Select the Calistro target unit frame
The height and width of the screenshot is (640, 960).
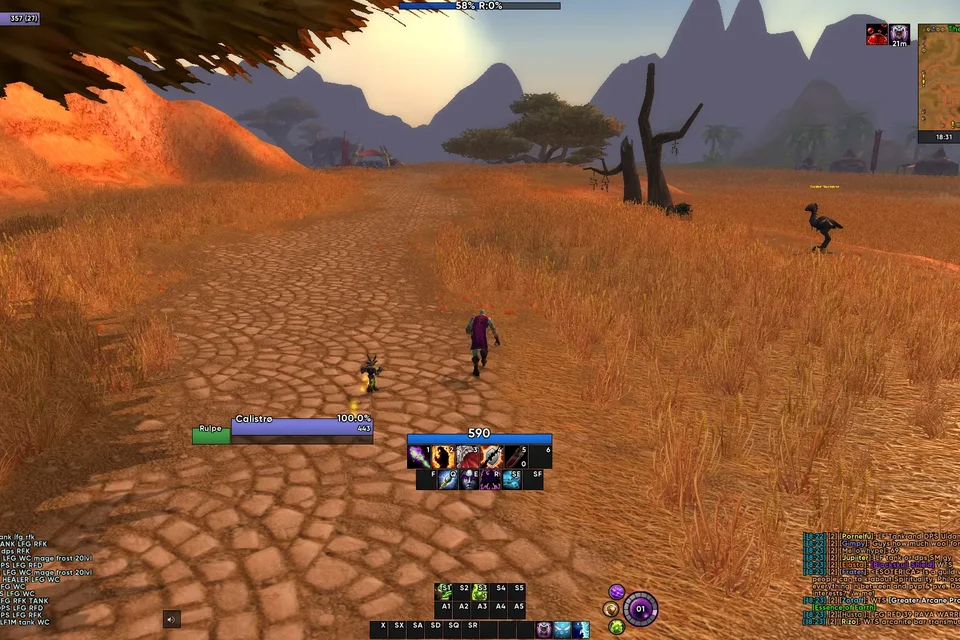(301, 427)
